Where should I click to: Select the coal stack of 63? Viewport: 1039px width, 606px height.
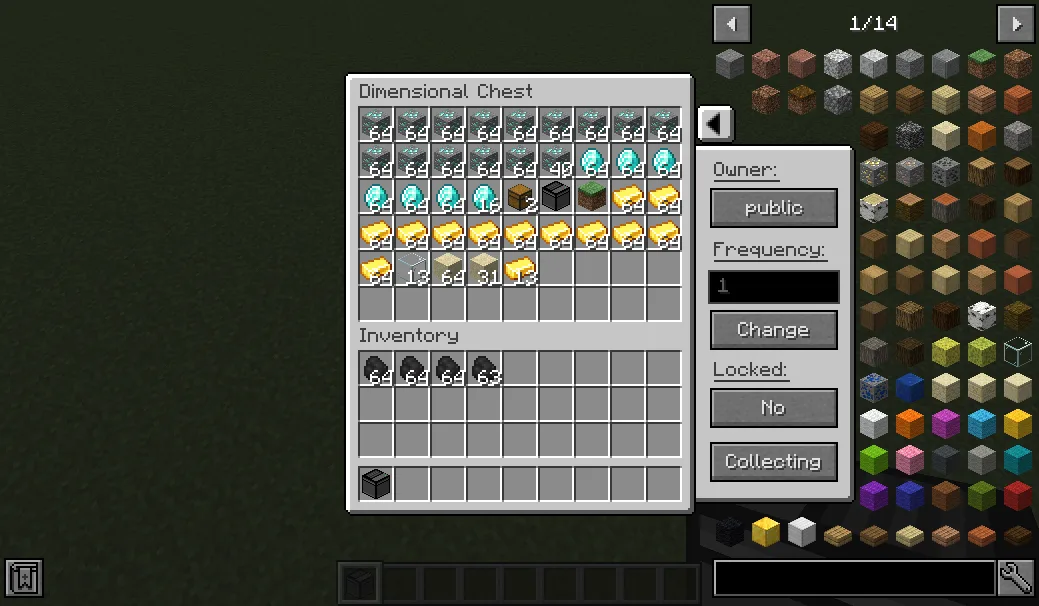484,369
